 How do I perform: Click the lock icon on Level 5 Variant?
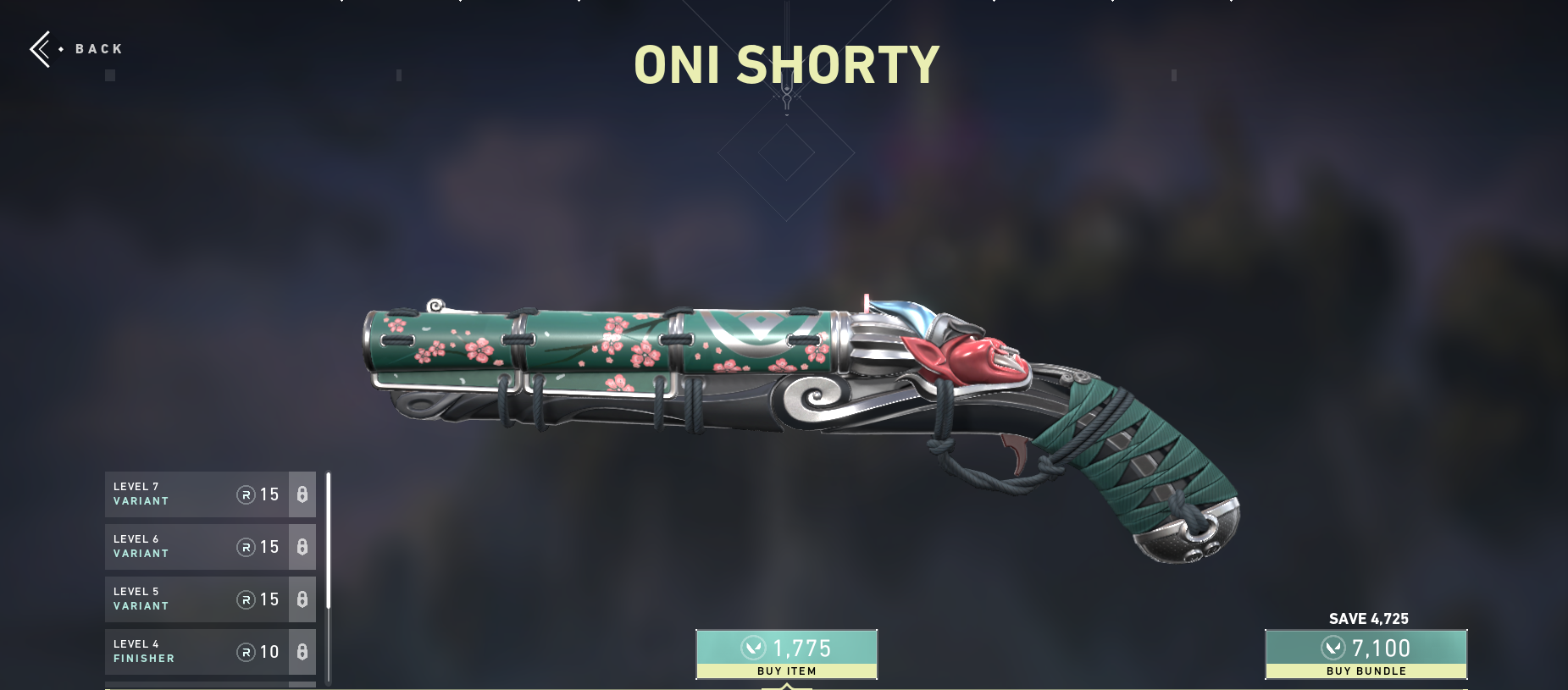point(302,599)
